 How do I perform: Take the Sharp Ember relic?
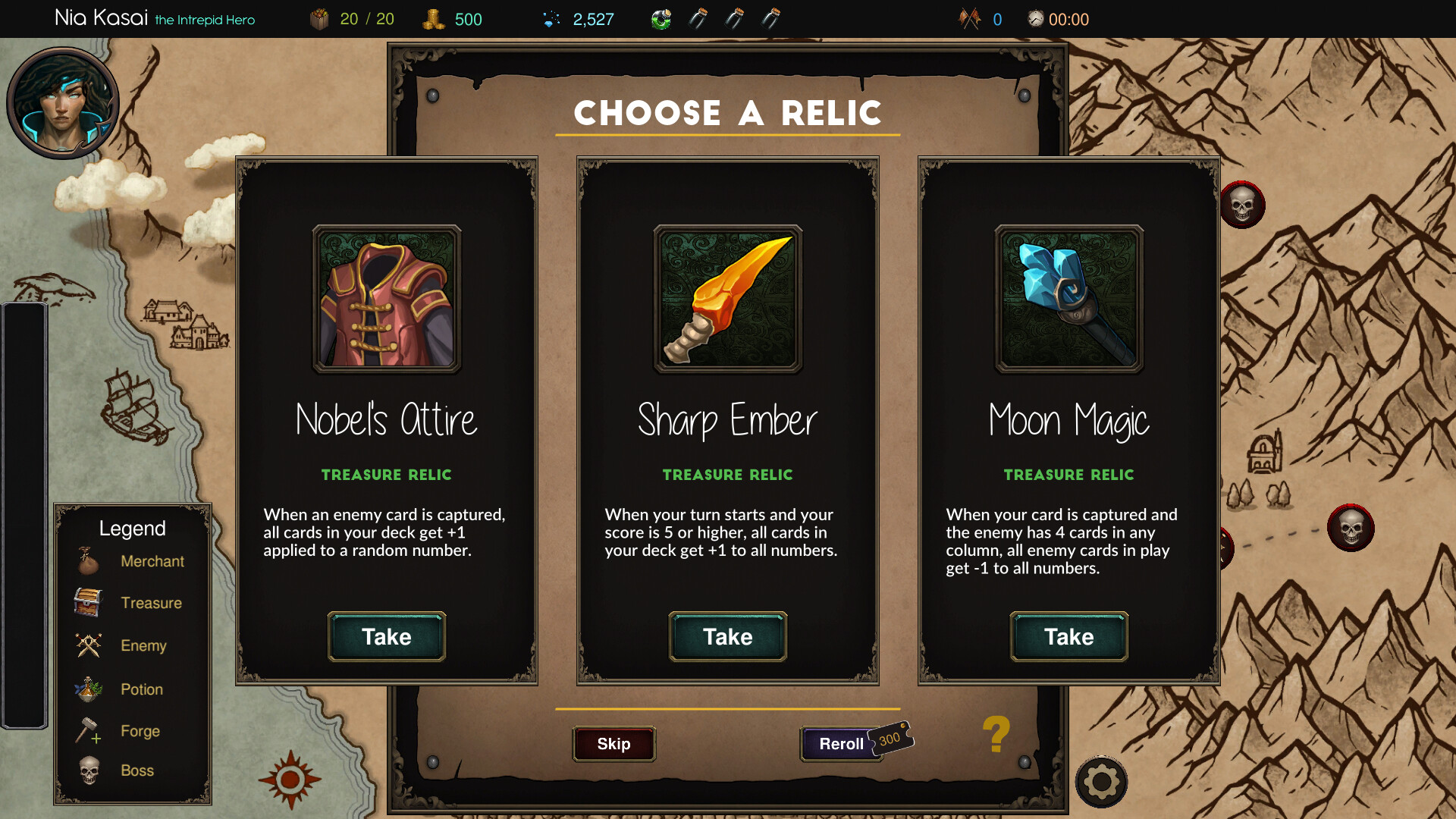click(726, 637)
